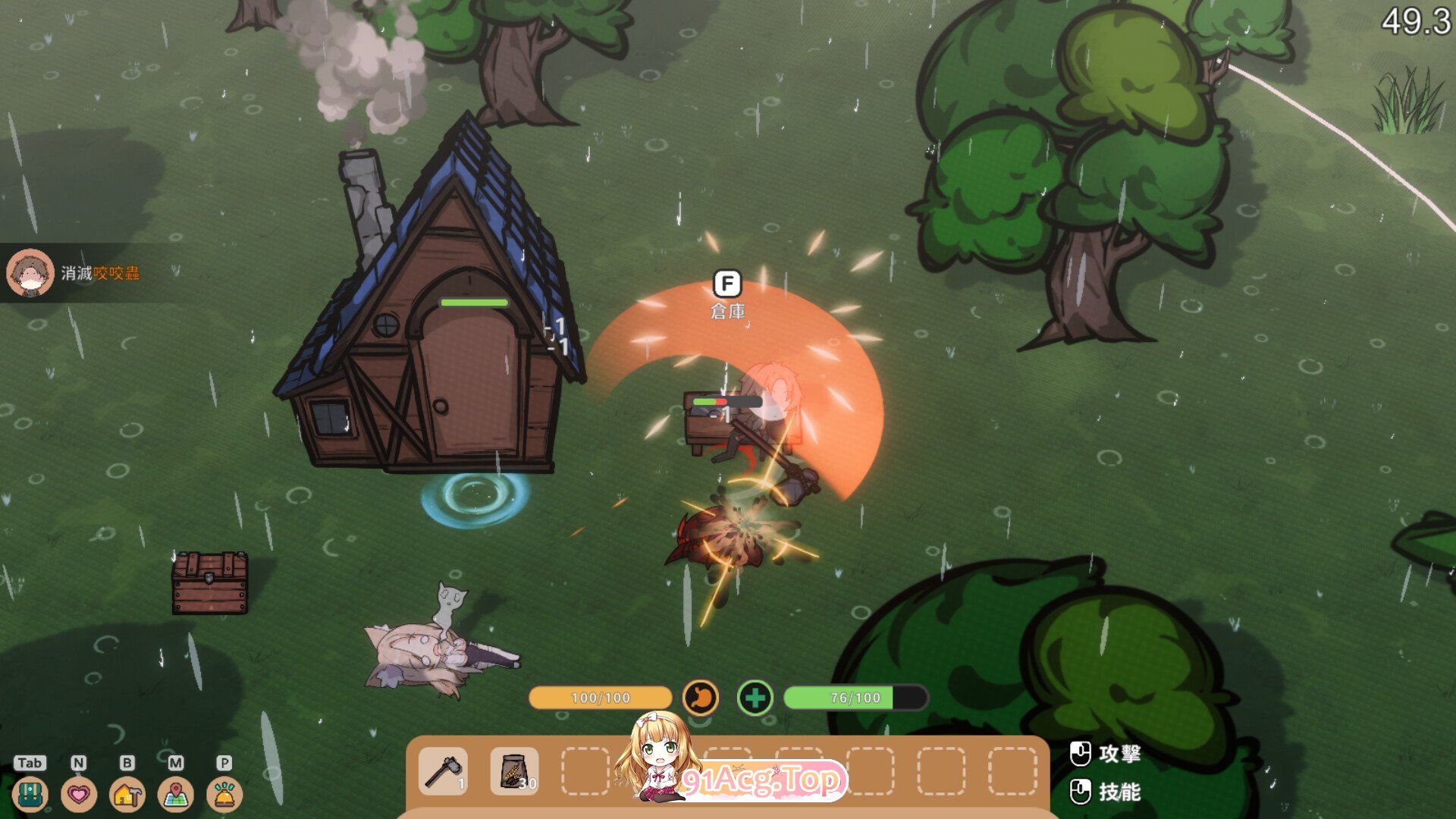Click the orange stomach hunger icon
Image resolution: width=1456 pixels, height=819 pixels.
pos(701,698)
